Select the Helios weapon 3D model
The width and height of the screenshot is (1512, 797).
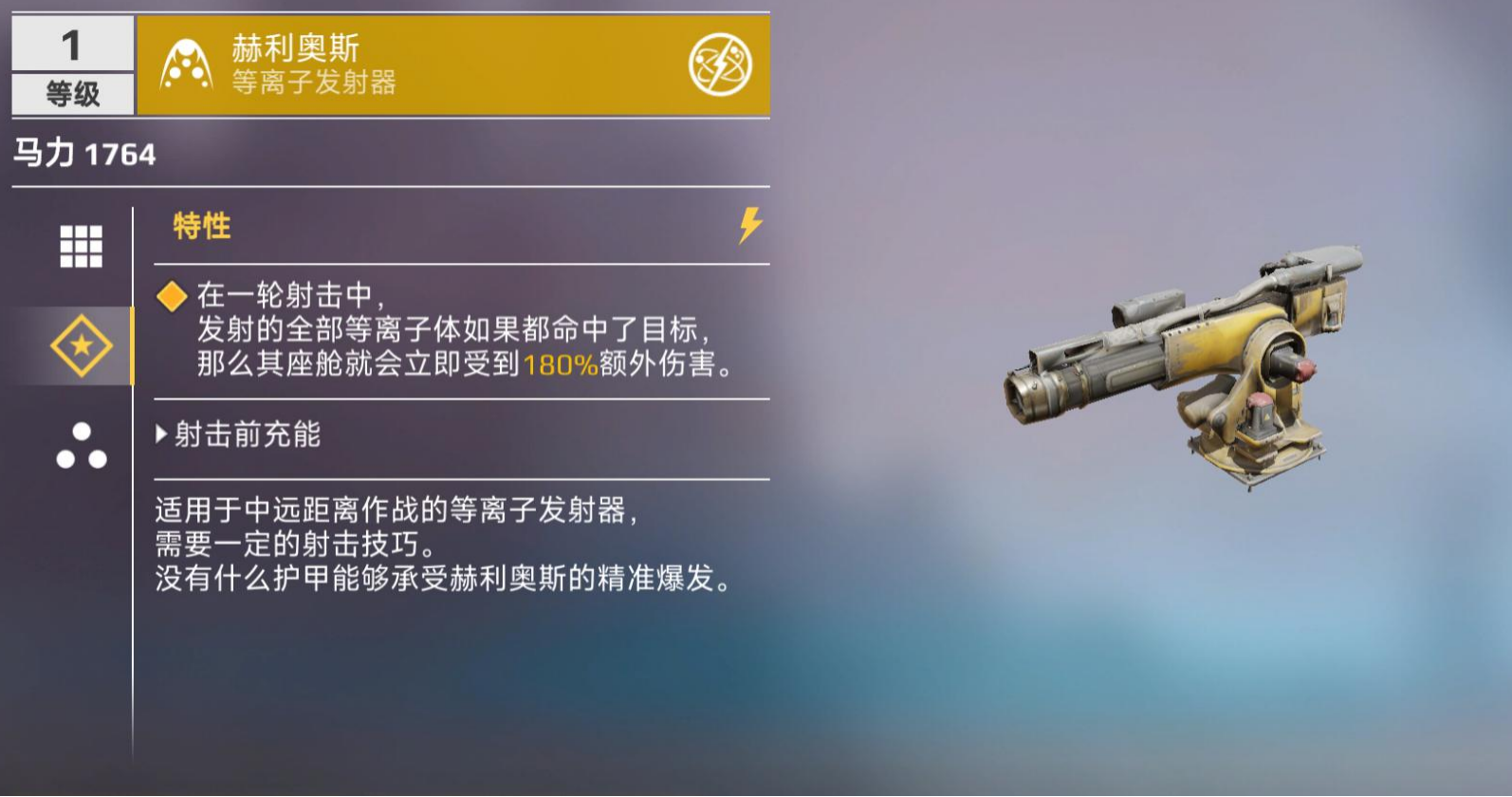[1186, 370]
